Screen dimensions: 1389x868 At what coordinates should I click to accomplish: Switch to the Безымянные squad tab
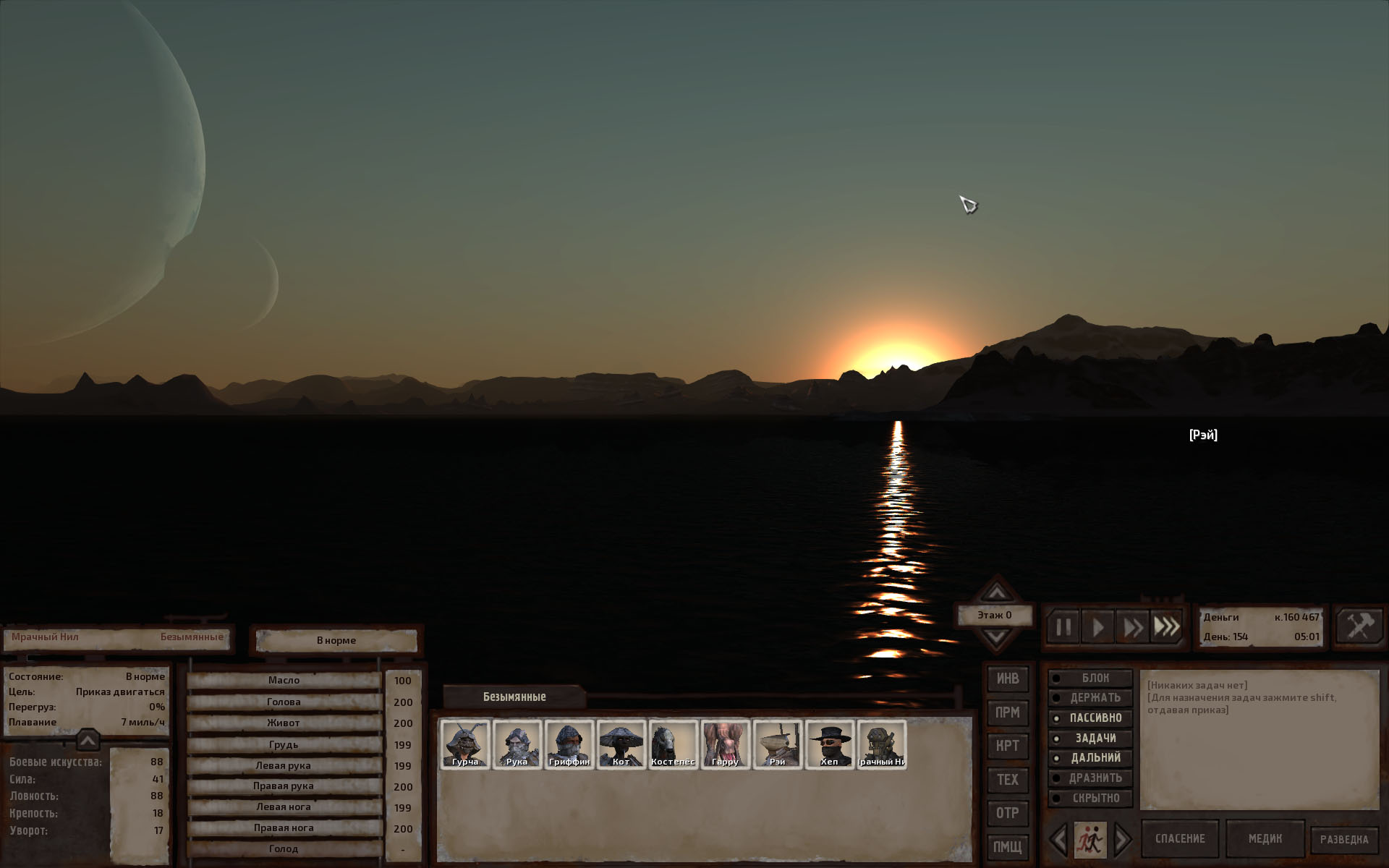point(514,697)
